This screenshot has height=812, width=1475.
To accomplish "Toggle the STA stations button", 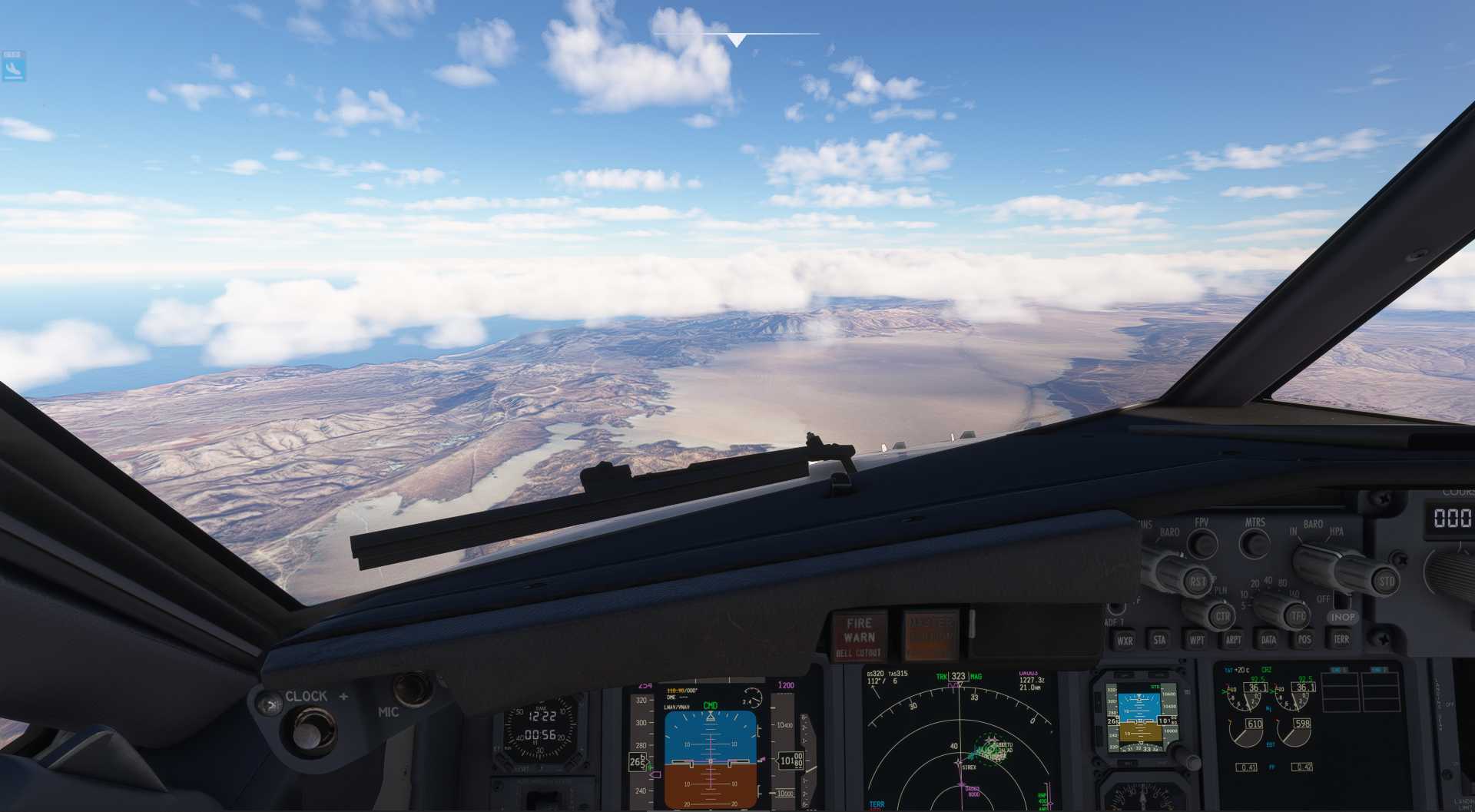I will coord(1159,639).
